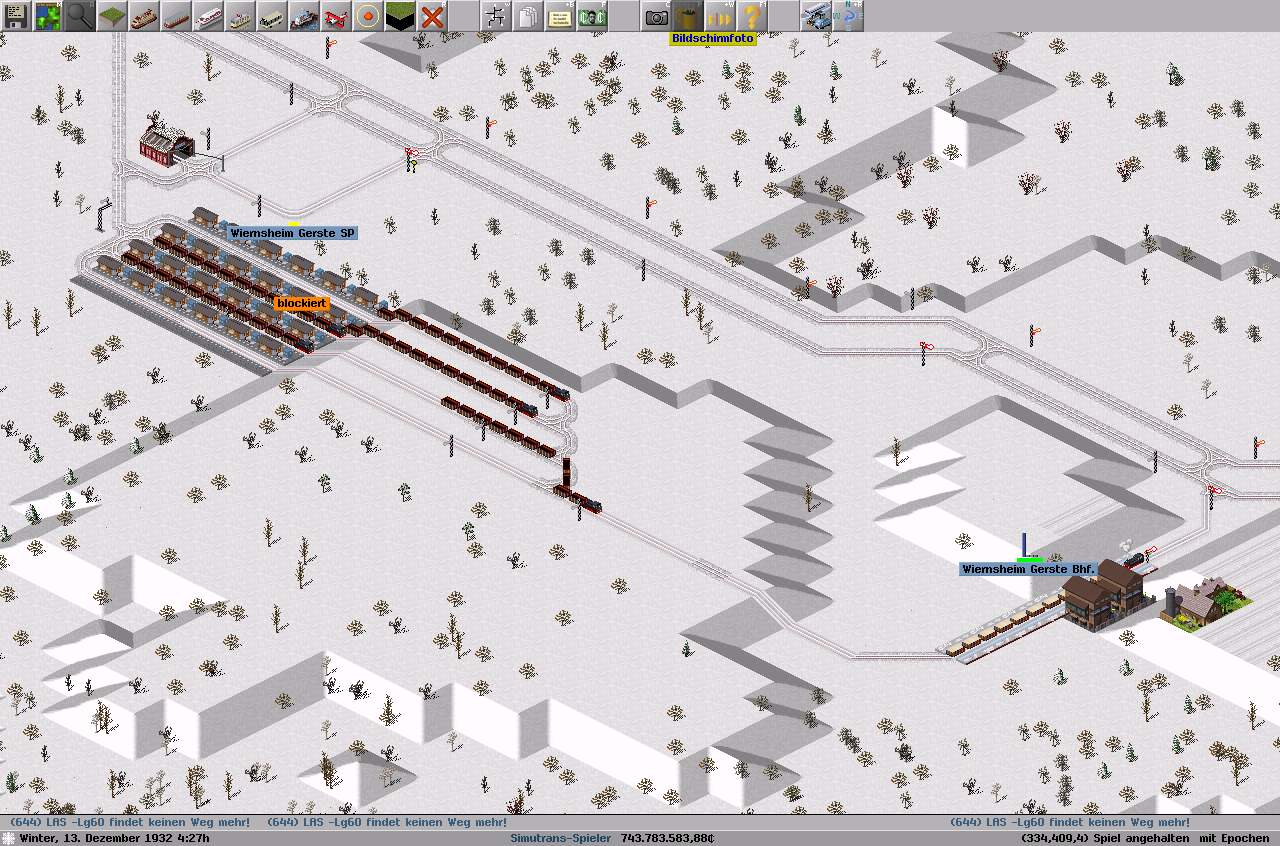Open the yellow message notes window
Image resolution: width=1280 pixels, height=846 pixels.
[559, 16]
